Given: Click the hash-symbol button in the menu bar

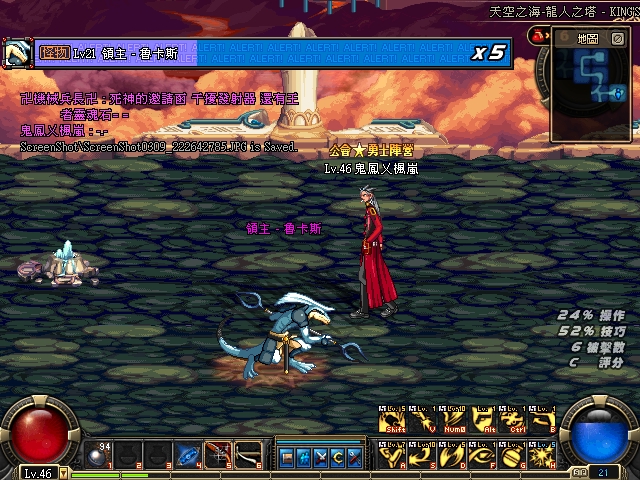Looking at the screenshot, I should (302, 457).
